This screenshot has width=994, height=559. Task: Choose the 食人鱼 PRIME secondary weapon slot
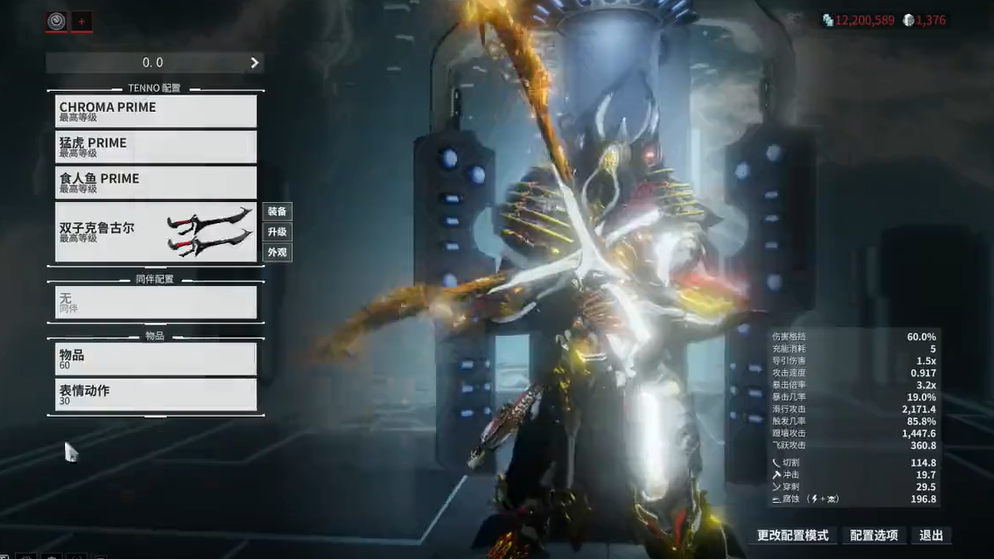[155, 183]
